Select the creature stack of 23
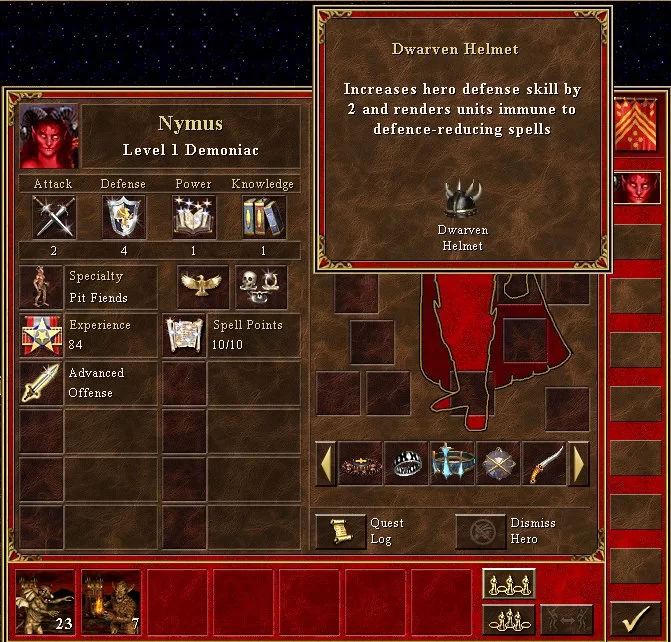Viewport: 671px width, 642px height. click(46, 603)
